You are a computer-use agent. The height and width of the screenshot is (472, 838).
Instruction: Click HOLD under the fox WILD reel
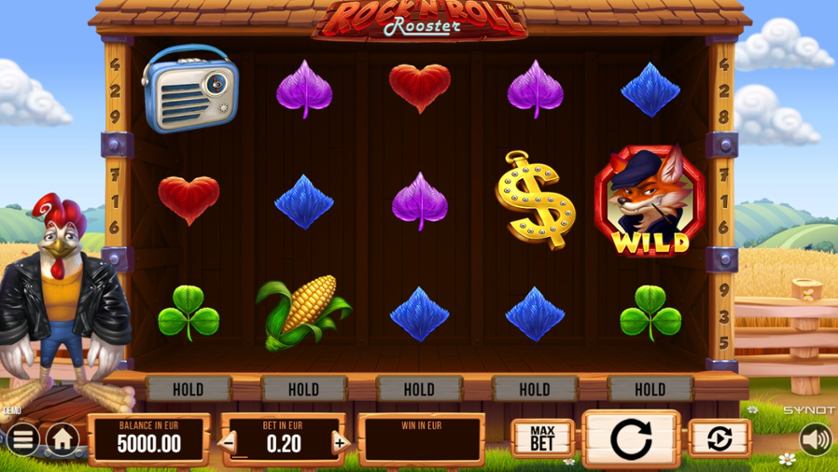[x=650, y=389]
